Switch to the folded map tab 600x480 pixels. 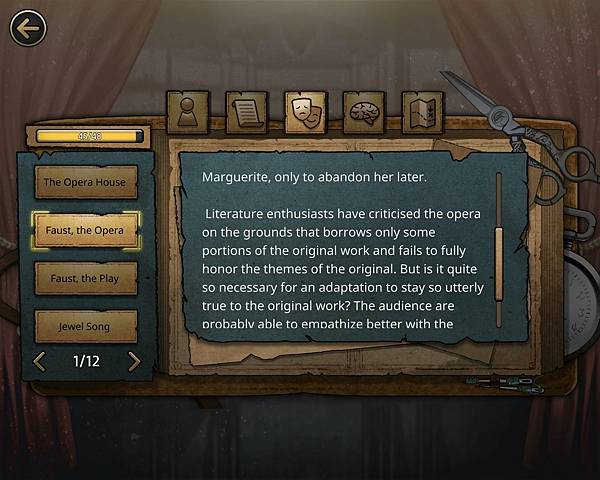pyautogui.click(x=422, y=111)
